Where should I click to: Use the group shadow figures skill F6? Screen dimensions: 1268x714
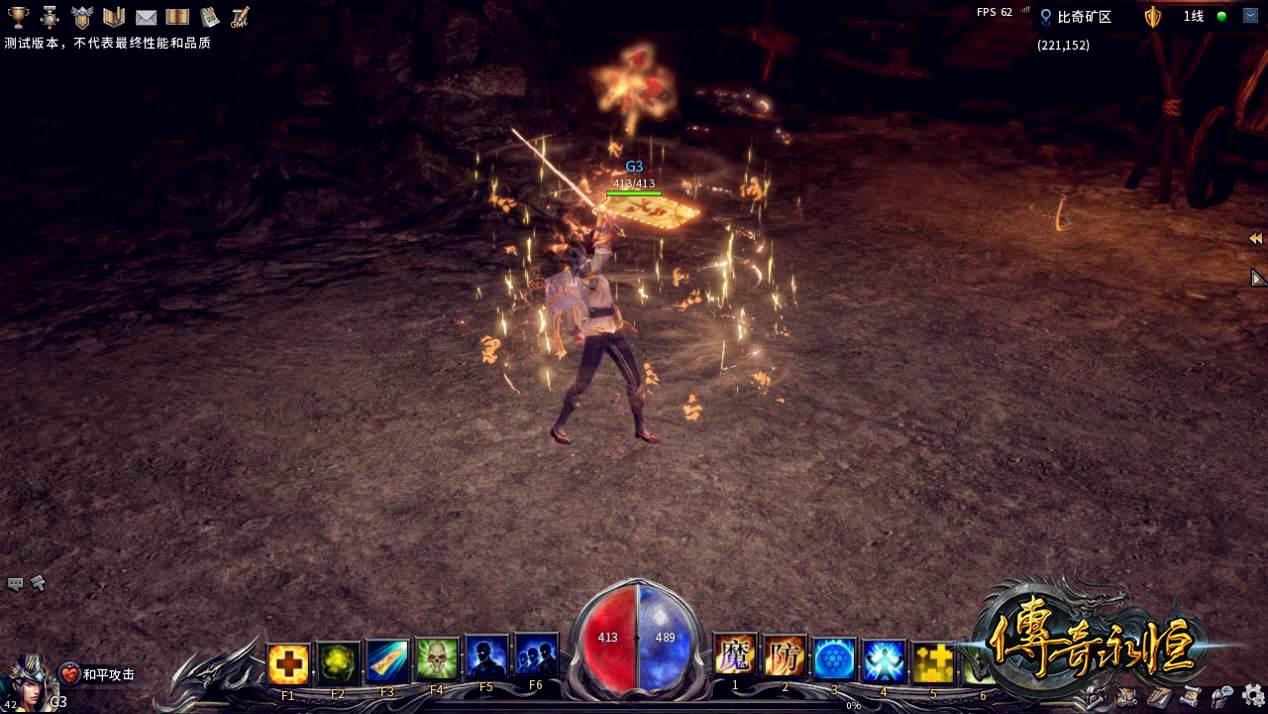click(536, 658)
